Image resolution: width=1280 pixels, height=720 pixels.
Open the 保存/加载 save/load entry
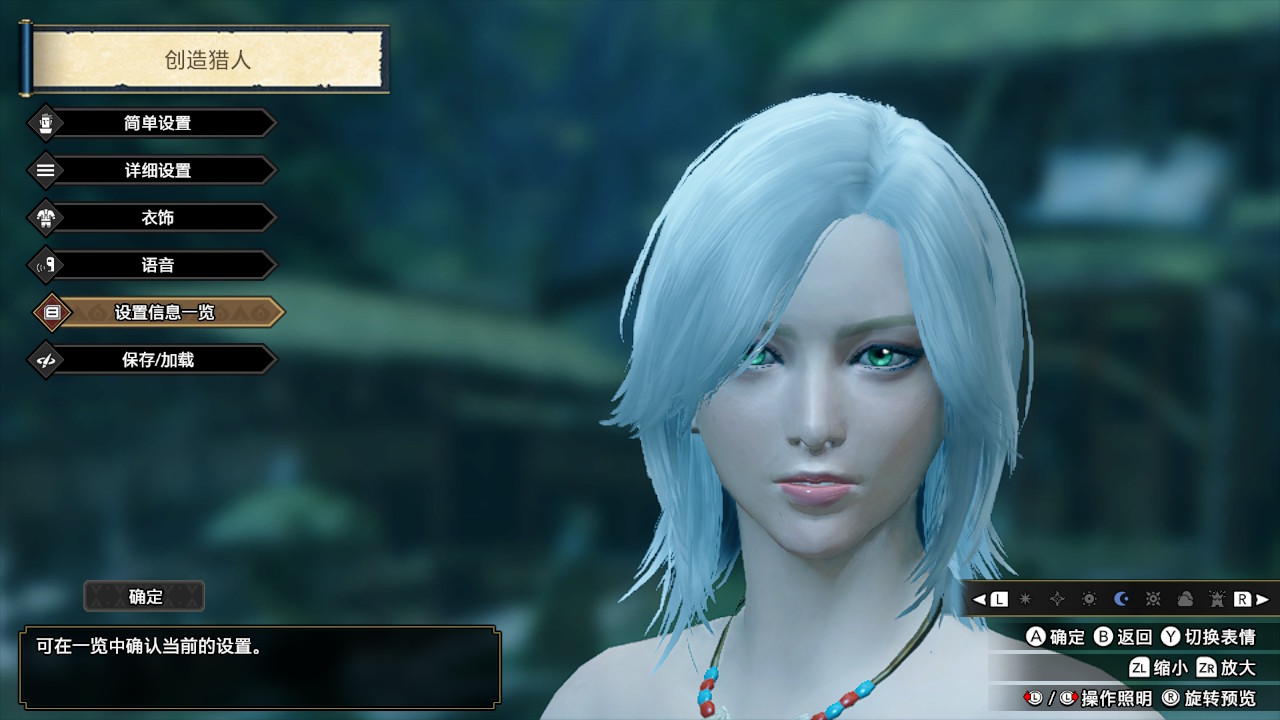[157, 360]
